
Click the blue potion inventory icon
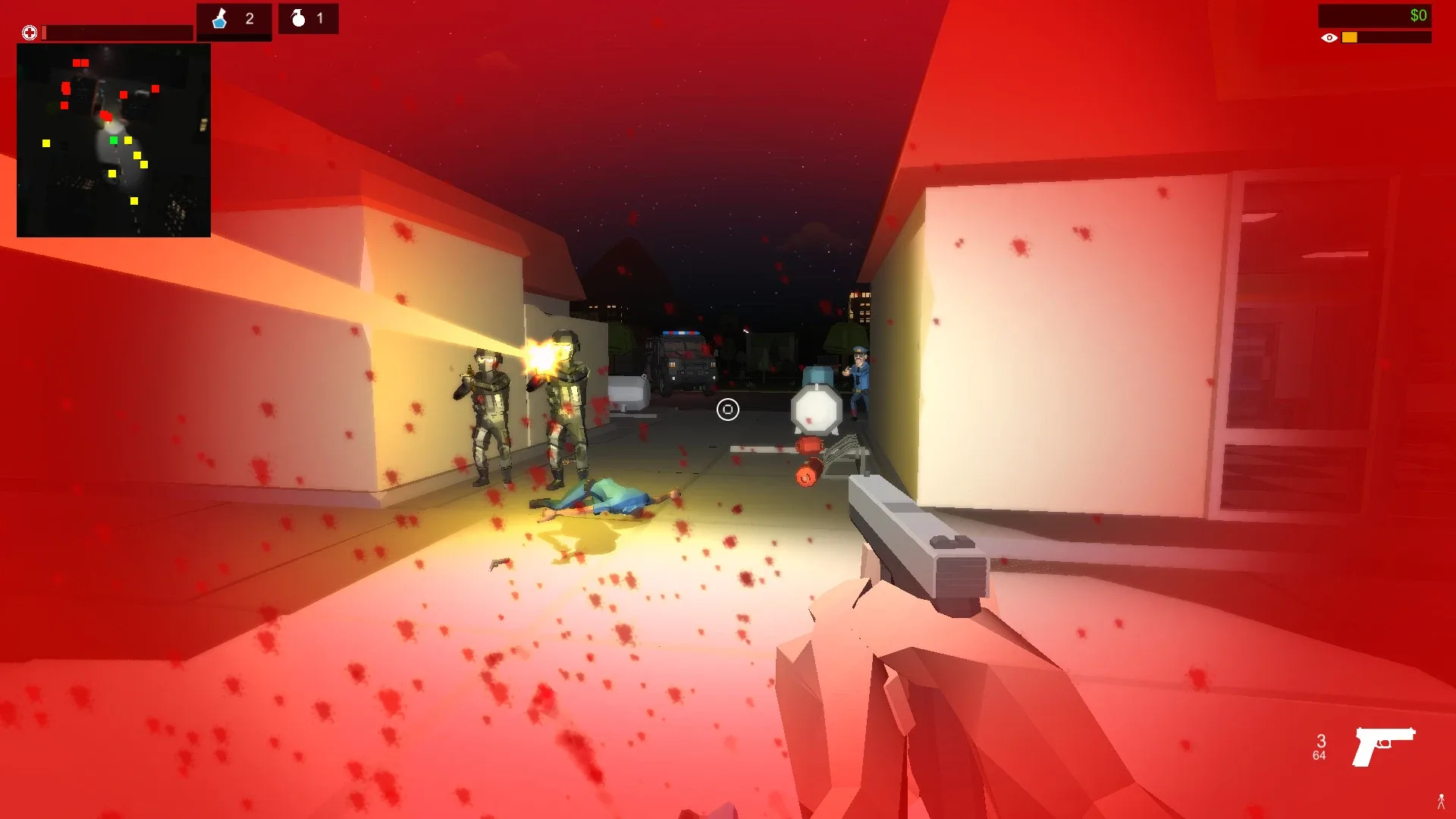pos(218,18)
